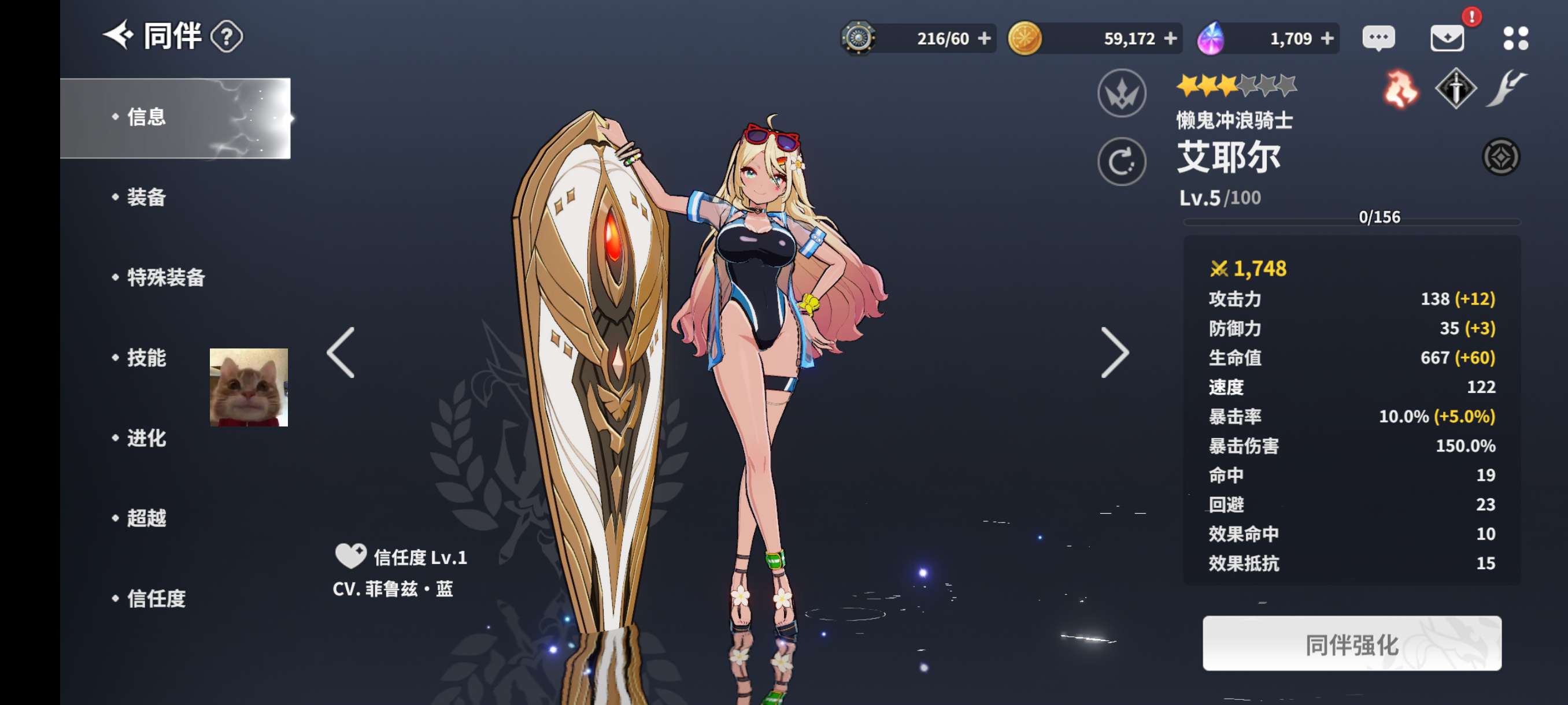
Task: Switch to the 进化 tab
Action: point(146,438)
